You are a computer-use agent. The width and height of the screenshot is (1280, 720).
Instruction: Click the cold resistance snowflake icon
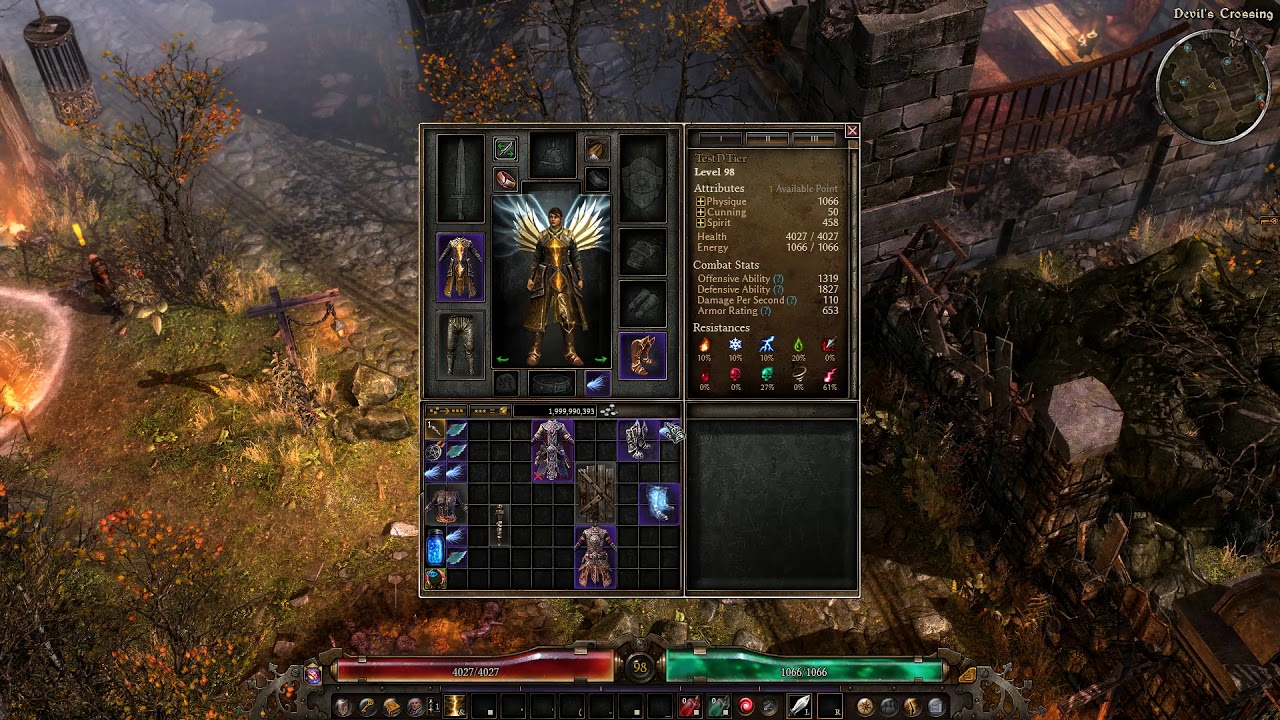click(x=736, y=346)
